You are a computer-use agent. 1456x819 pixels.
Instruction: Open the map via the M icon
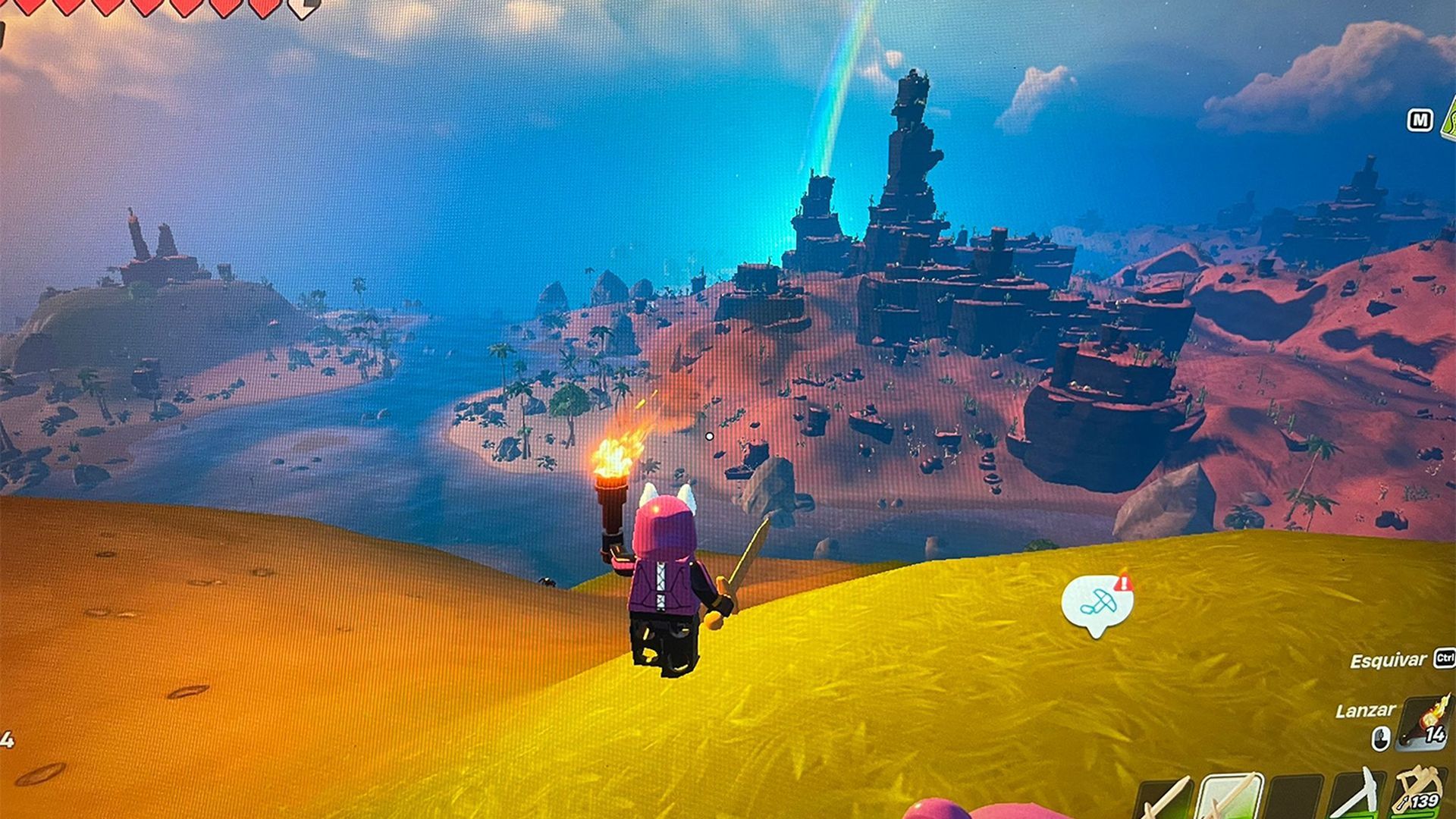(x=1420, y=121)
